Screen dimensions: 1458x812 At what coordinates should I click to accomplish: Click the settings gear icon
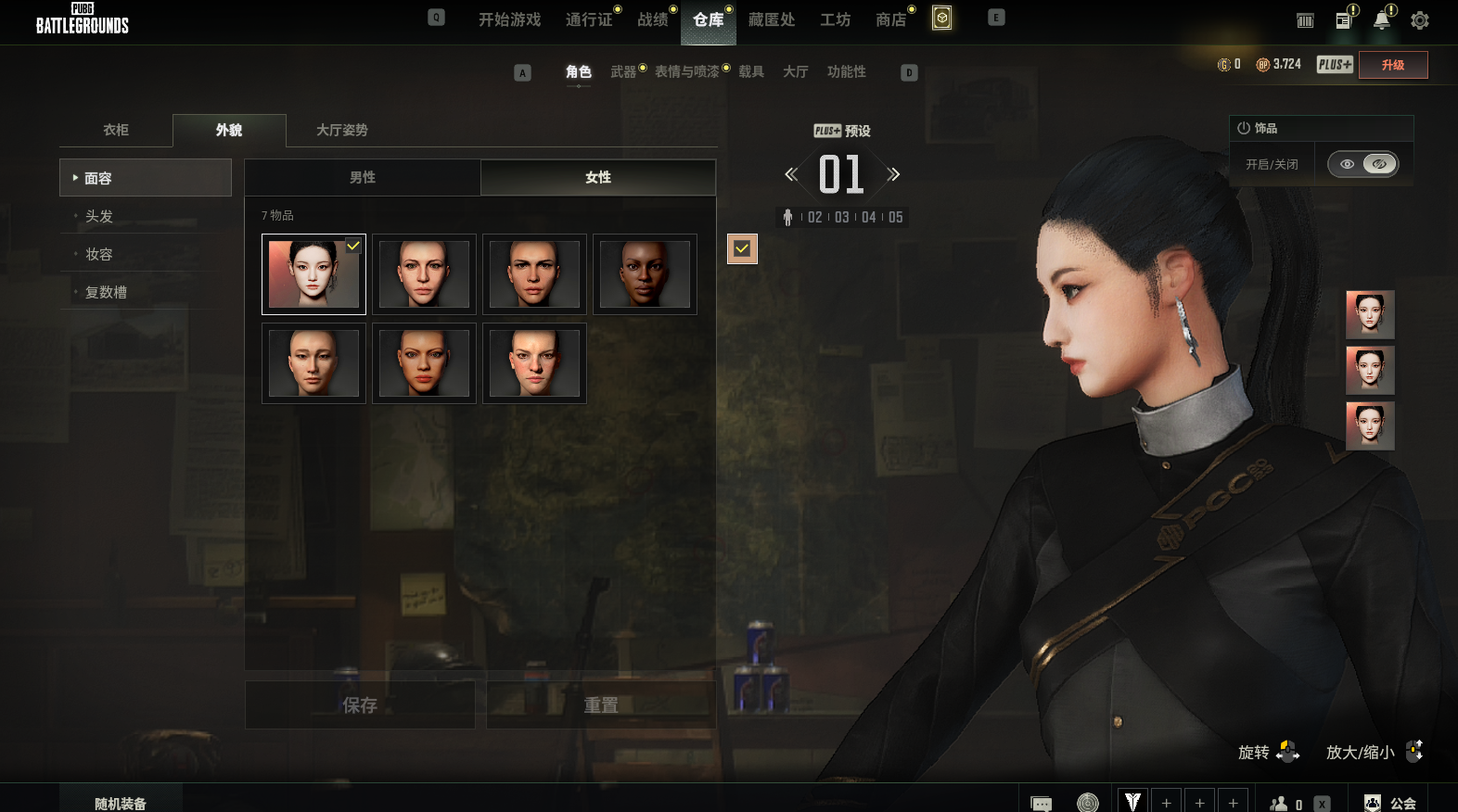(x=1419, y=20)
